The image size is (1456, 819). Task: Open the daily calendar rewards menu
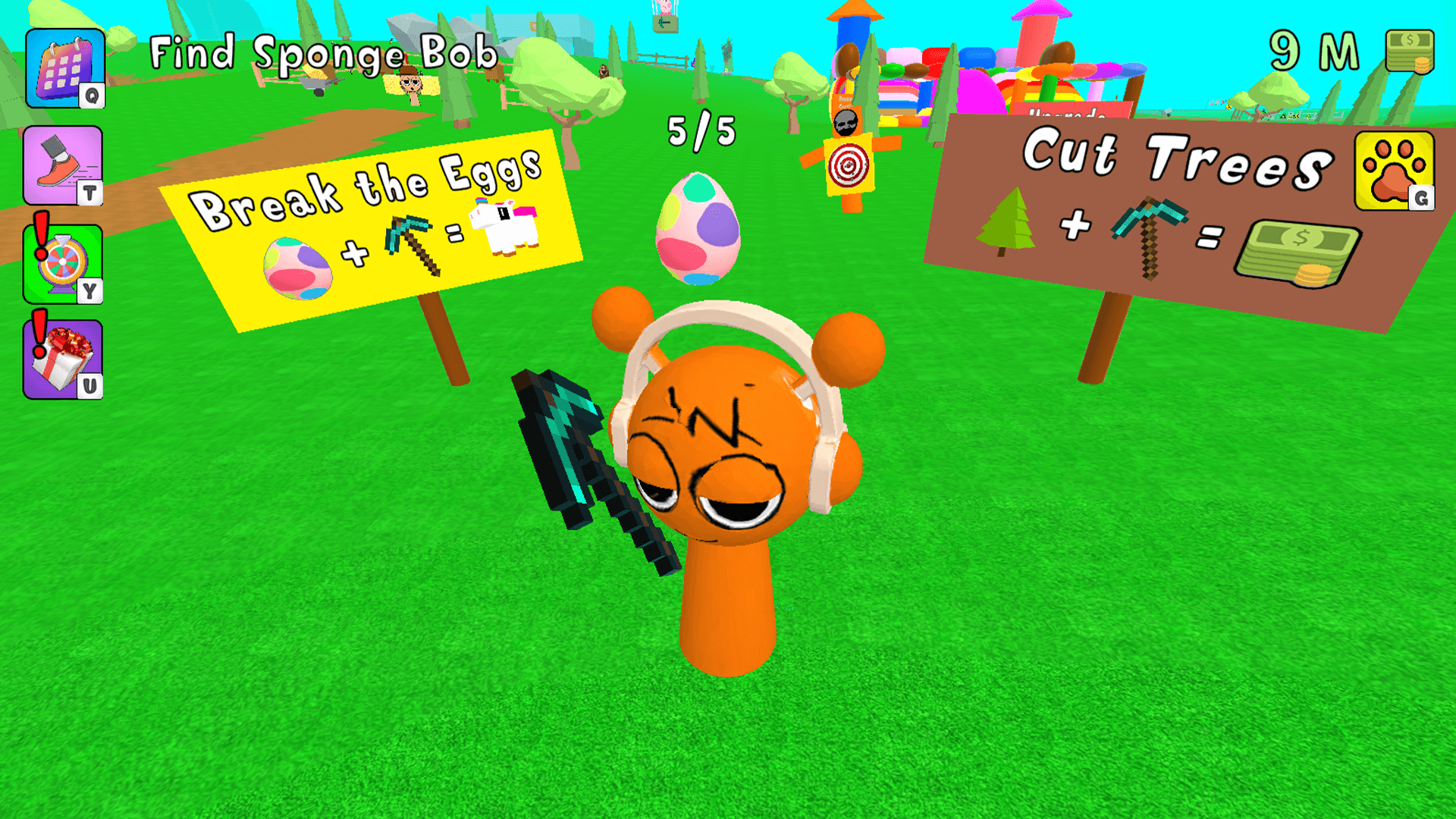point(64,68)
